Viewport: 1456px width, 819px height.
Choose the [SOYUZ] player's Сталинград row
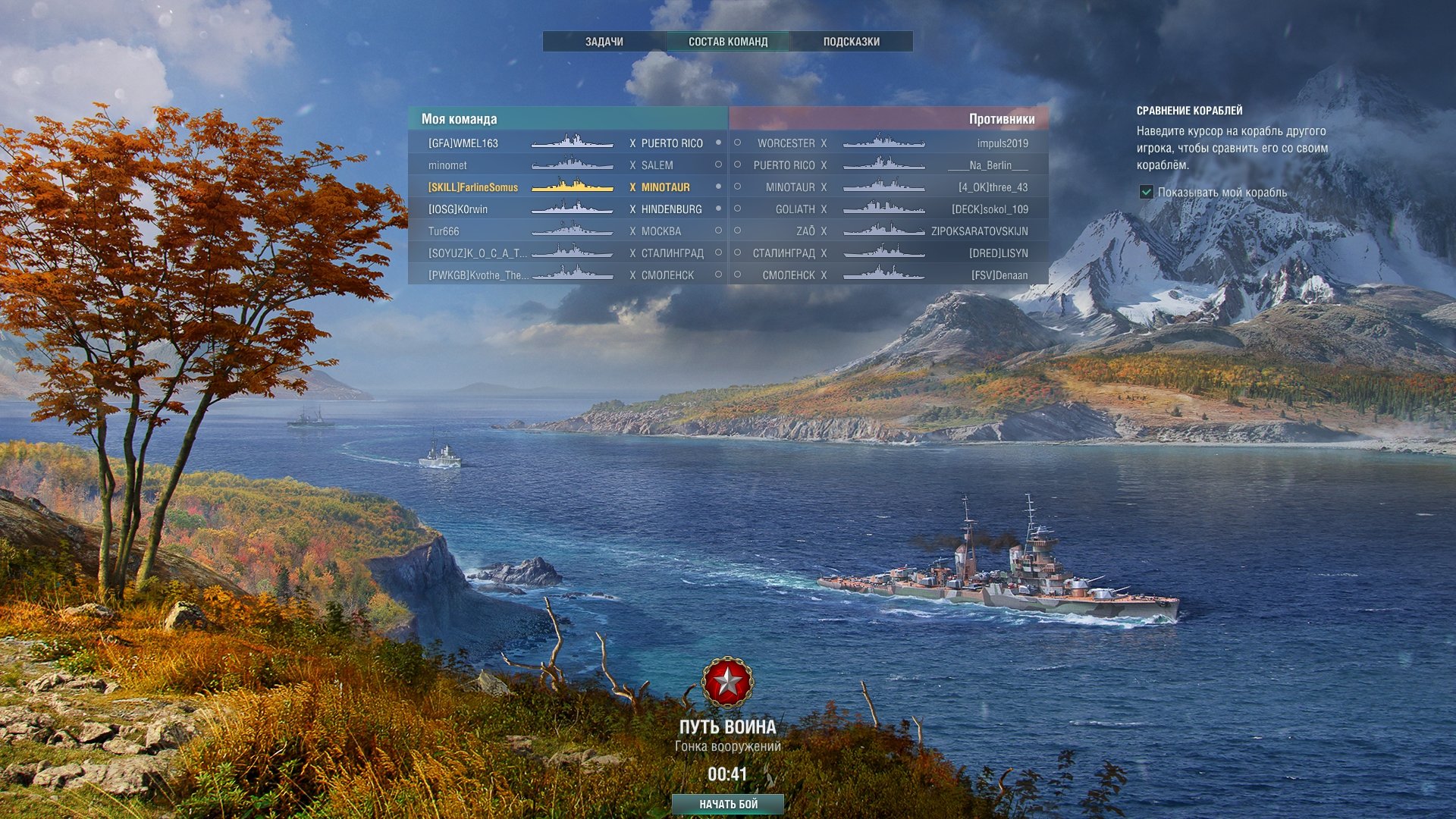click(567, 253)
